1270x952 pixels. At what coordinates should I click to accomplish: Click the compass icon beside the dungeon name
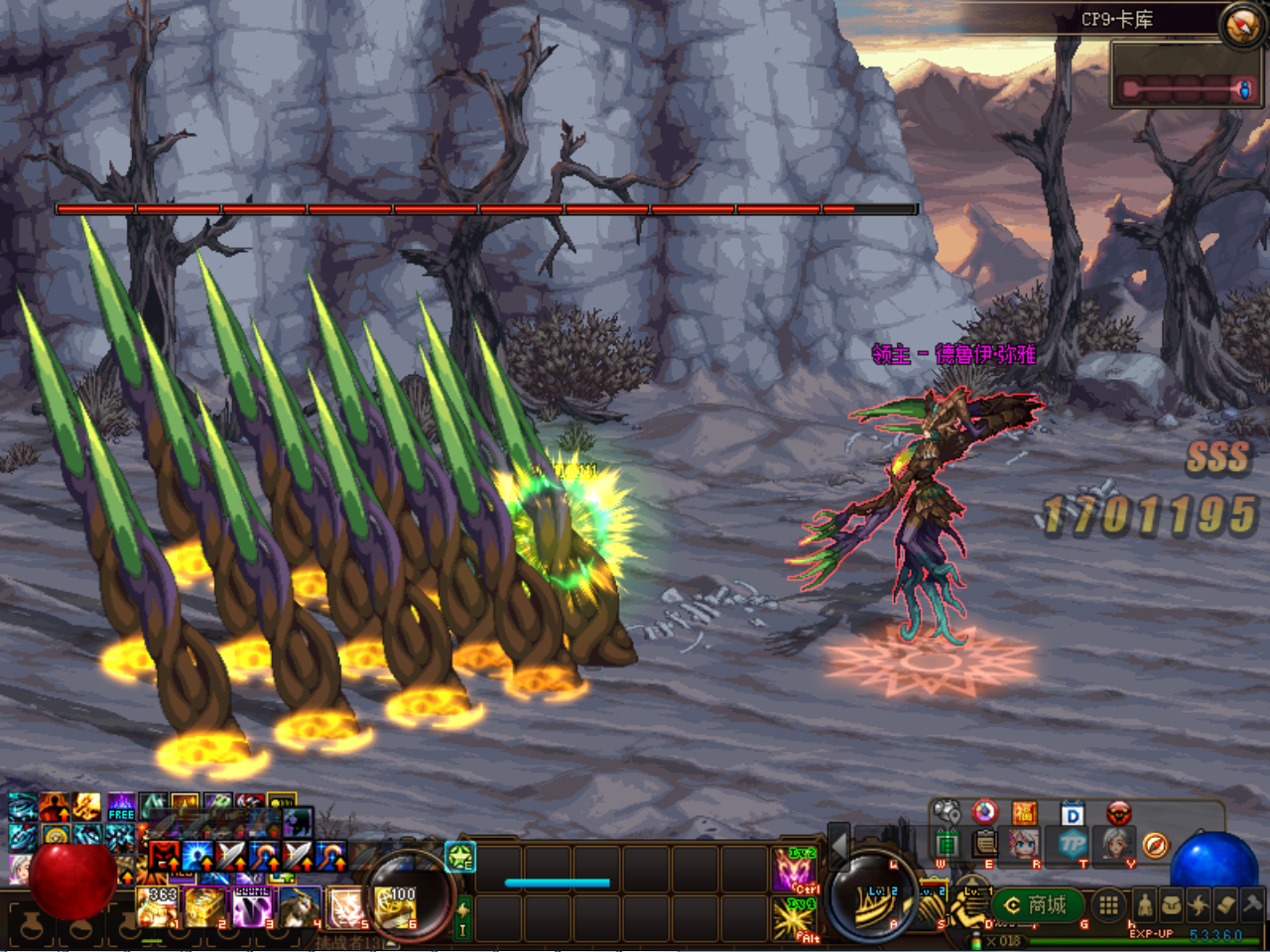tap(1241, 26)
